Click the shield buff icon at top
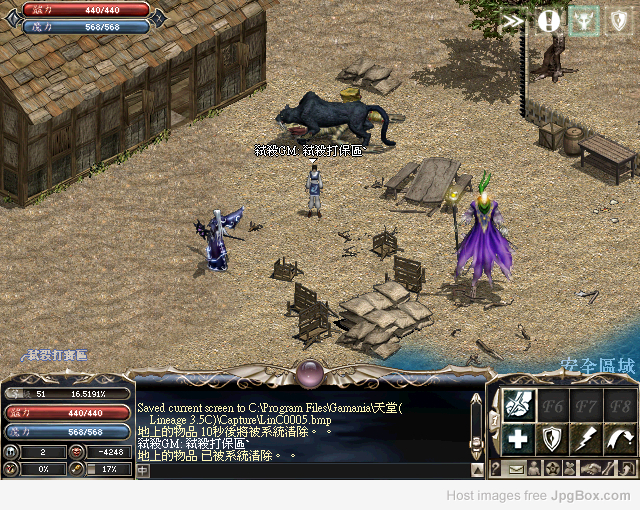 click(x=618, y=20)
